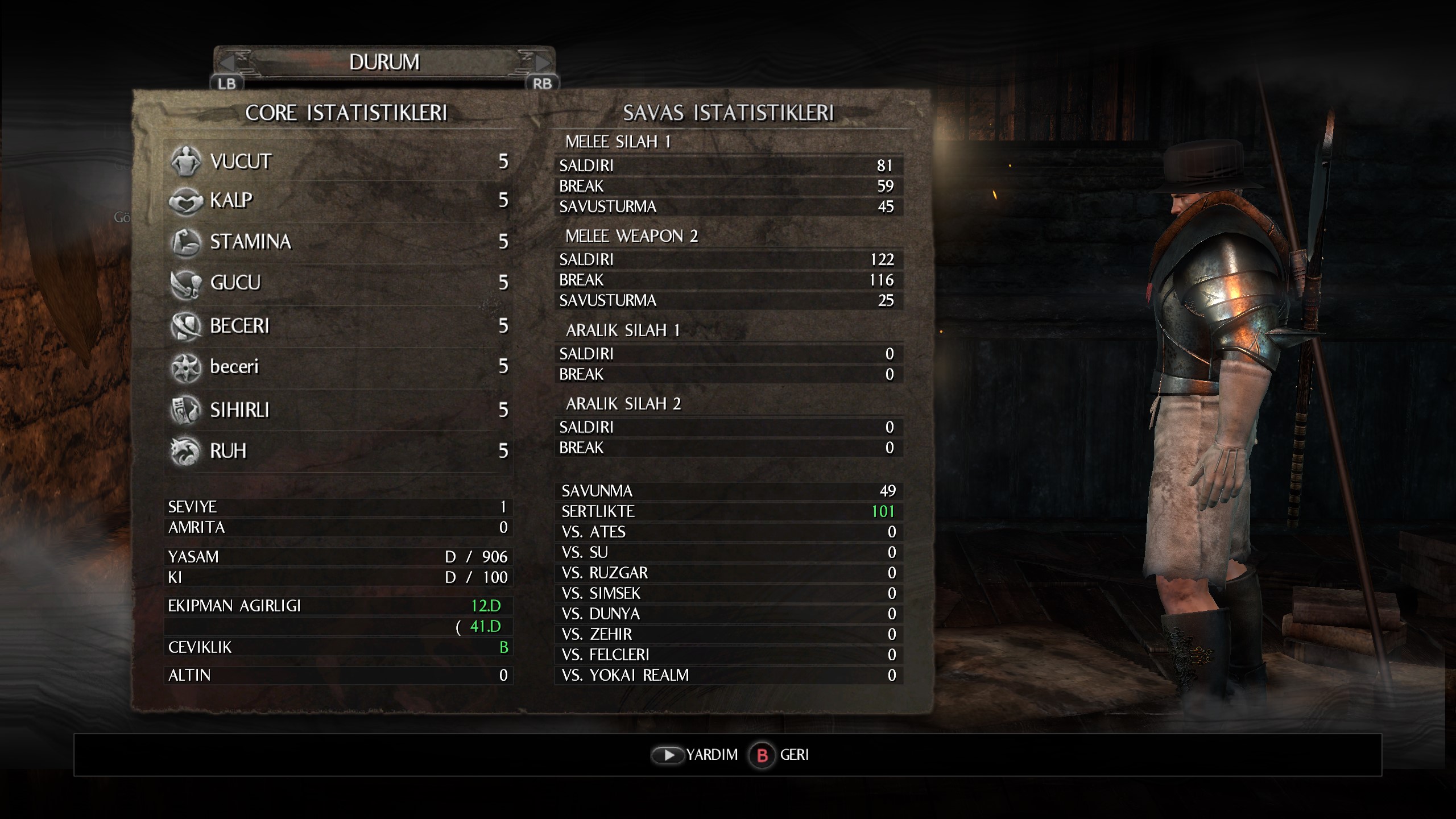Open YARDIM help from the bottom bar

tap(695, 755)
